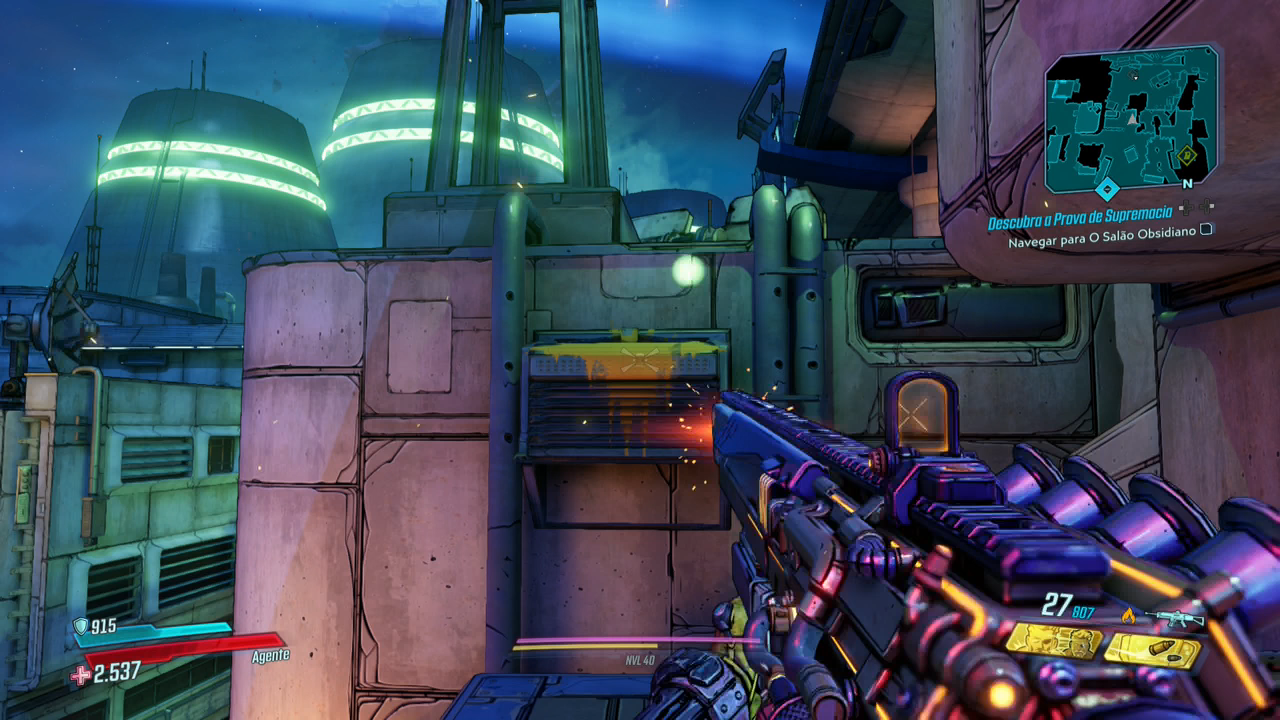Screen dimensions: 1280x720
Task: Click the shield icon beside 915
Action: click(x=80, y=627)
